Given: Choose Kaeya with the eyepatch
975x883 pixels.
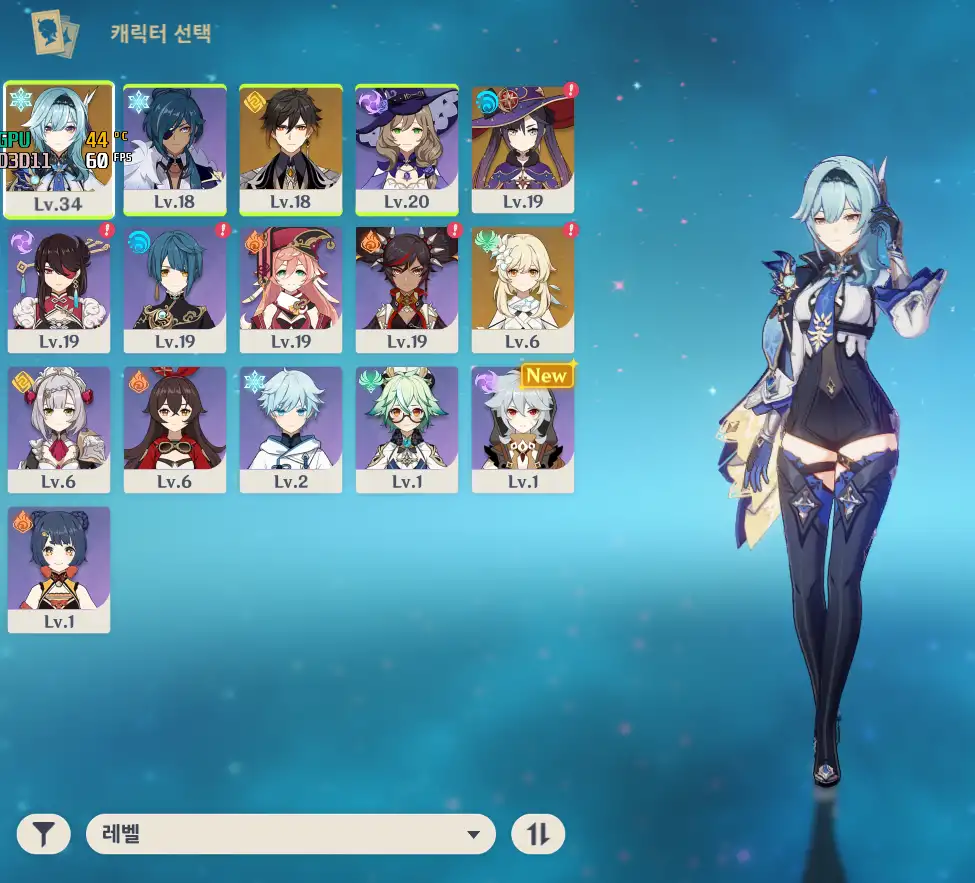Looking at the screenshot, I should (x=175, y=148).
